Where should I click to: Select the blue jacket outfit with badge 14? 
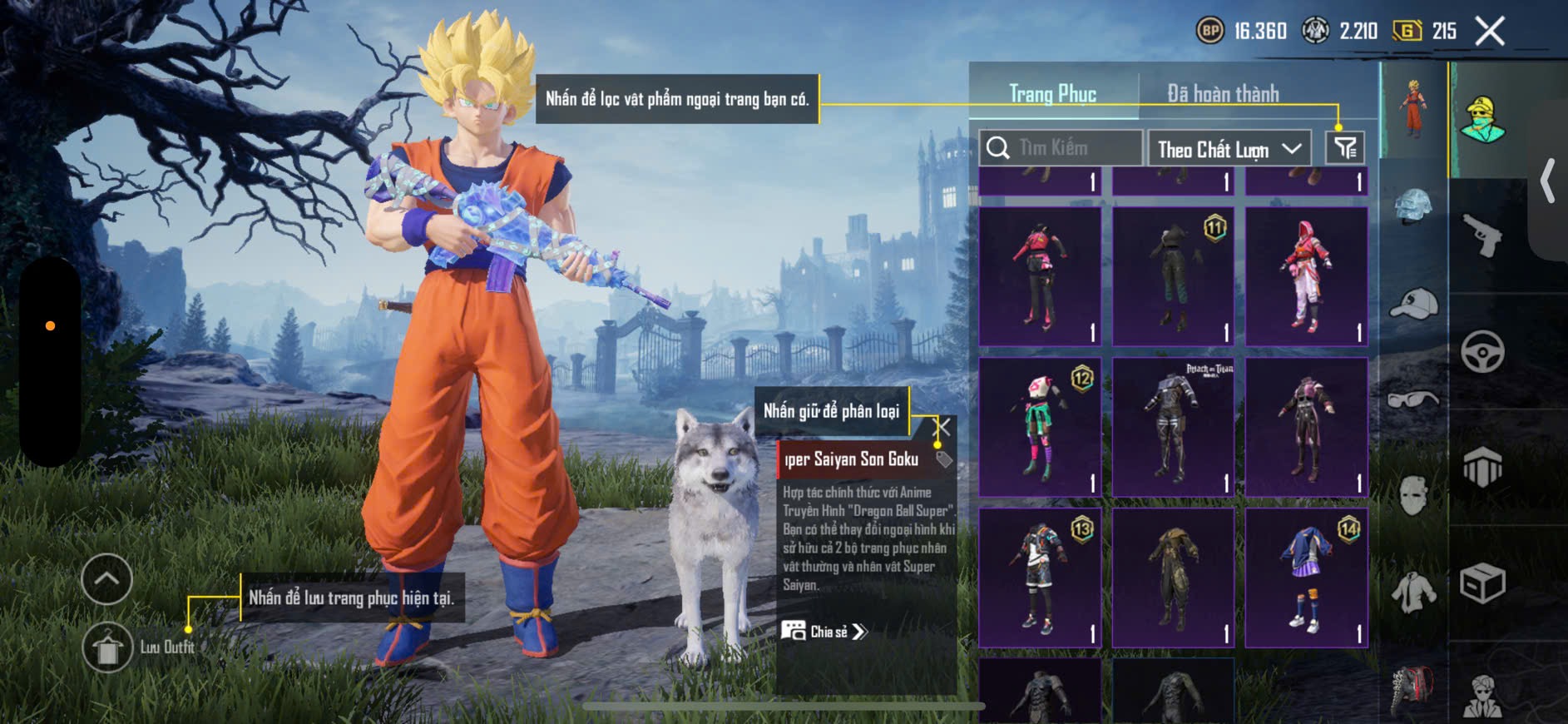coord(1306,578)
